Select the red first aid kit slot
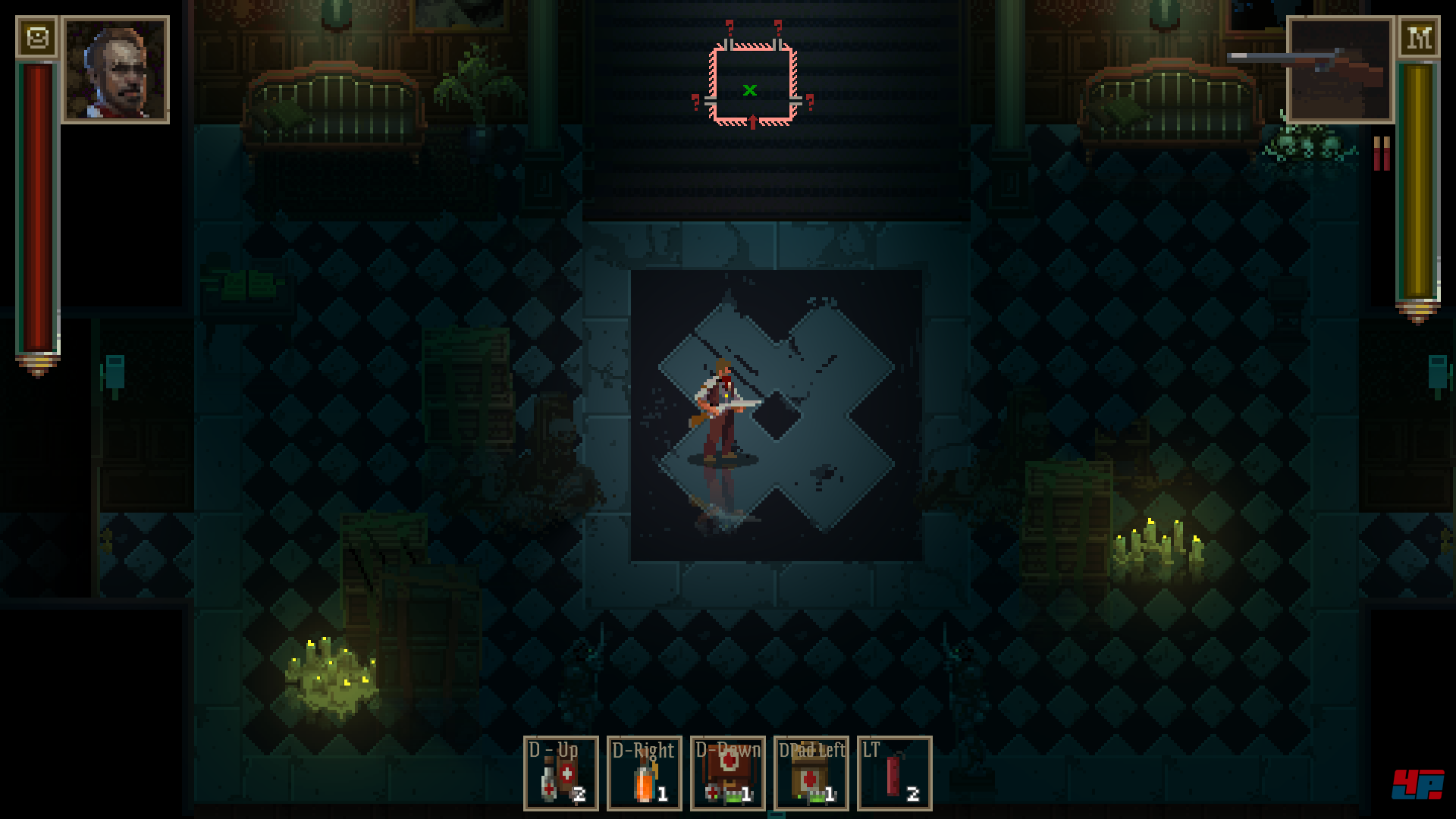This screenshot has width=1456, height=819. pyautogui.click(x=728, y=773)
